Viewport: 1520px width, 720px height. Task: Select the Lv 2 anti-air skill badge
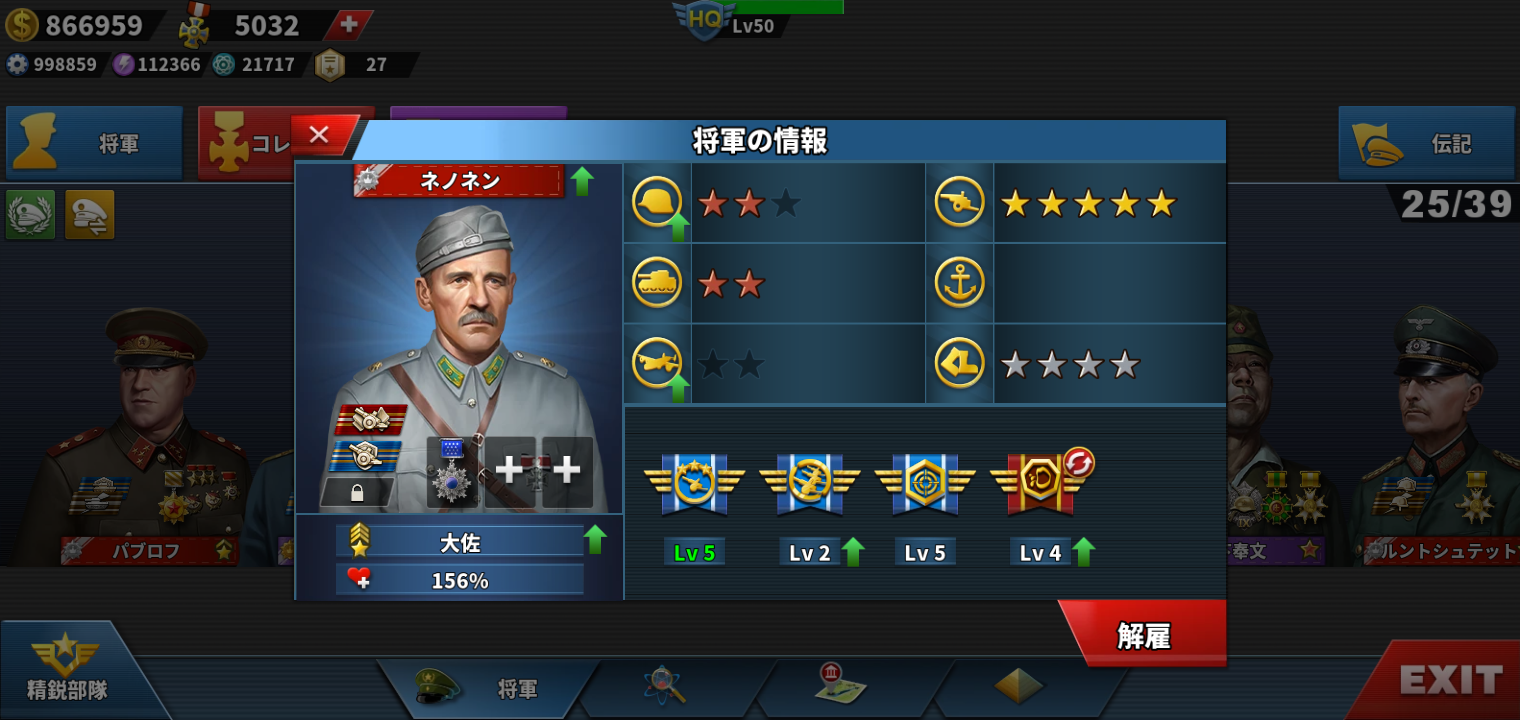tap(809, 483)
